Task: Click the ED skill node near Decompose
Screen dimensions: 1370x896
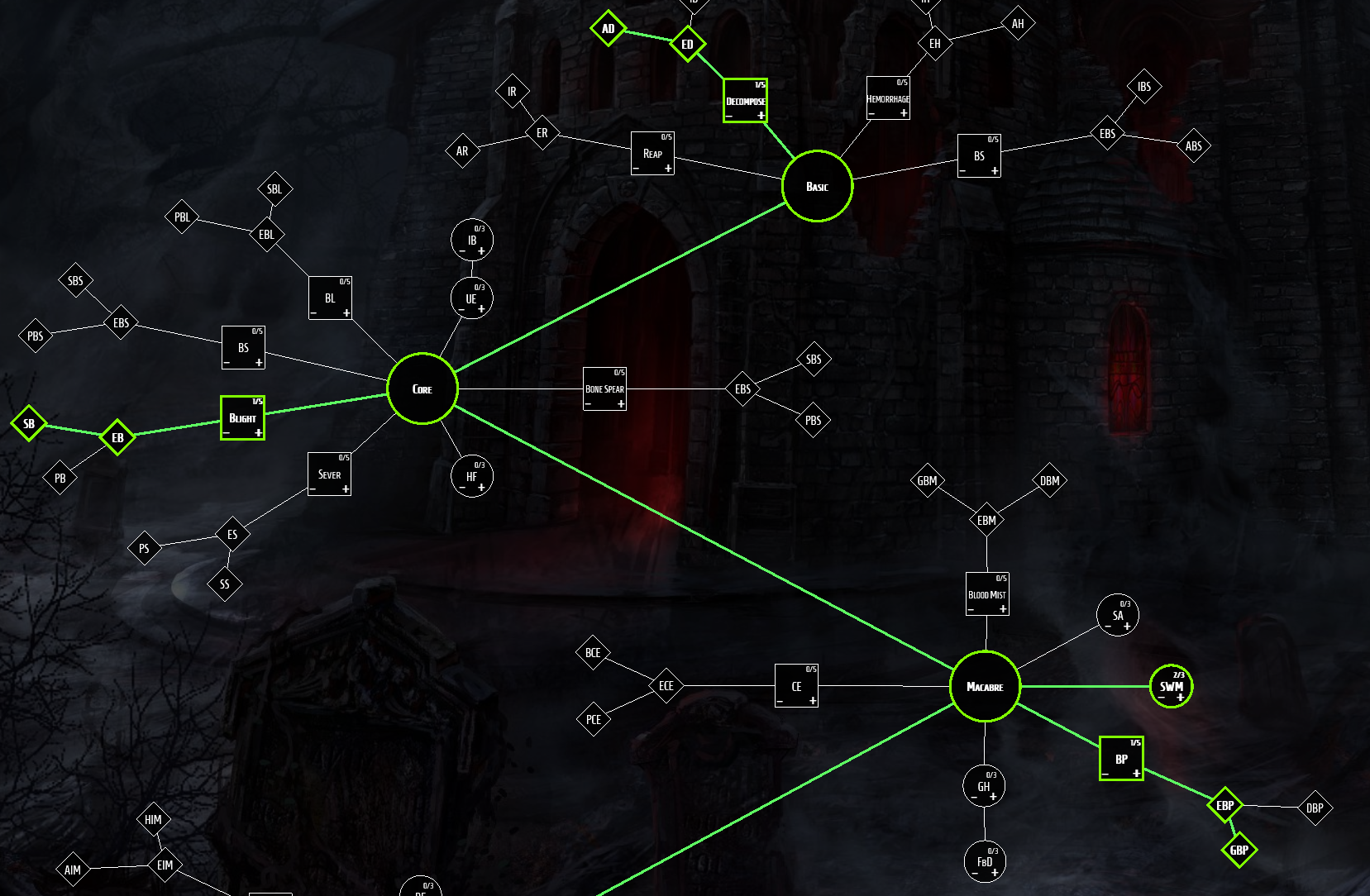Action: point(689,43)
